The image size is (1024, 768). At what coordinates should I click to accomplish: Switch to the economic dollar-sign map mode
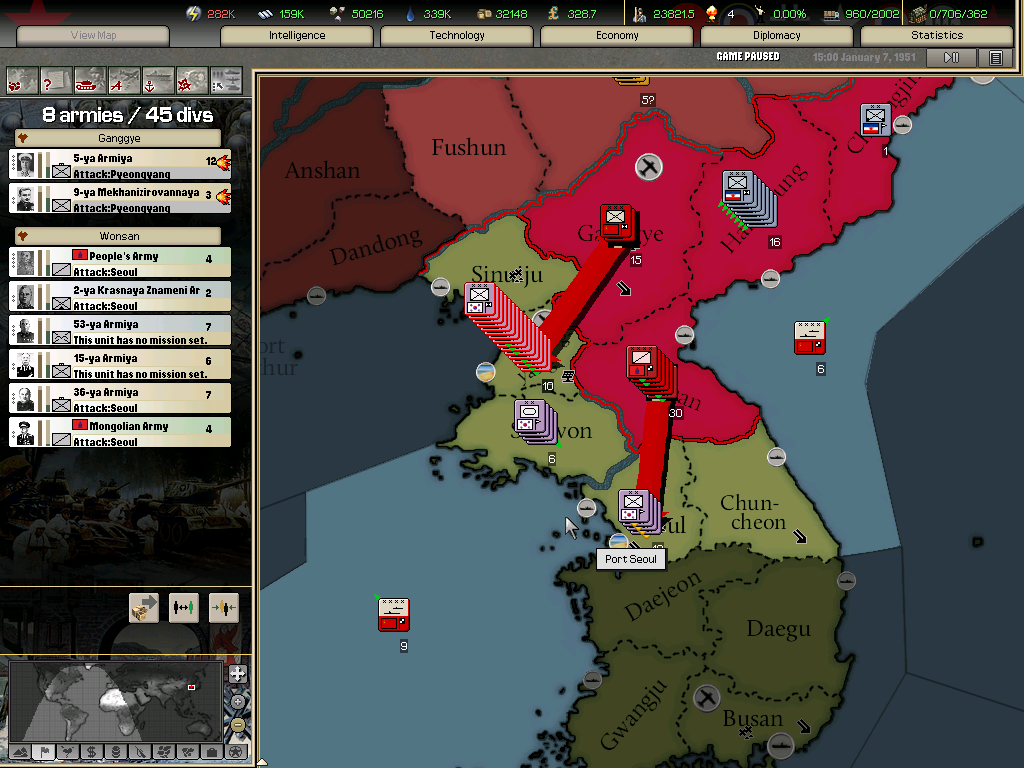coord(92,752)
